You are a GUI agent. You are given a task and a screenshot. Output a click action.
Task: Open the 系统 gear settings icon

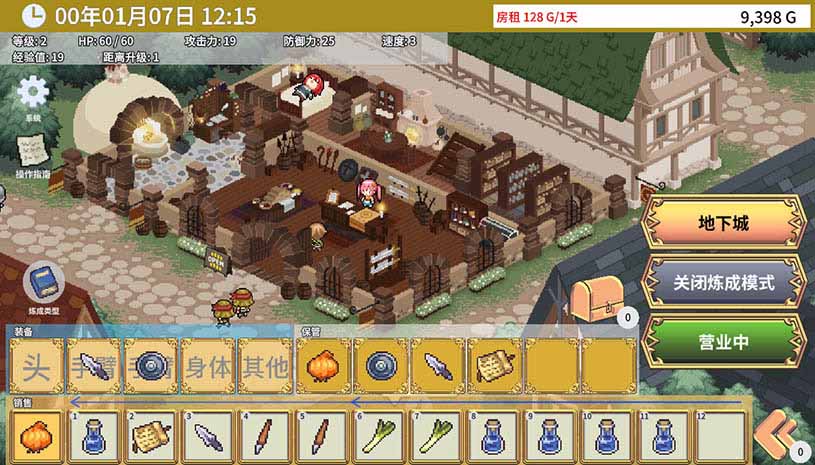click(33, 93)
